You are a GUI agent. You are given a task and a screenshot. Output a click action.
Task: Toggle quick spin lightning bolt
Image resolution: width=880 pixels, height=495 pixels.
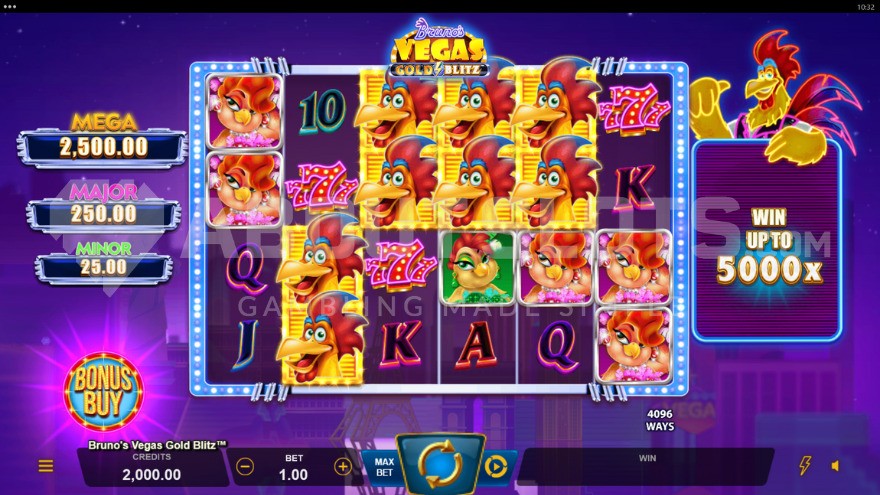[x=805, y=466]
